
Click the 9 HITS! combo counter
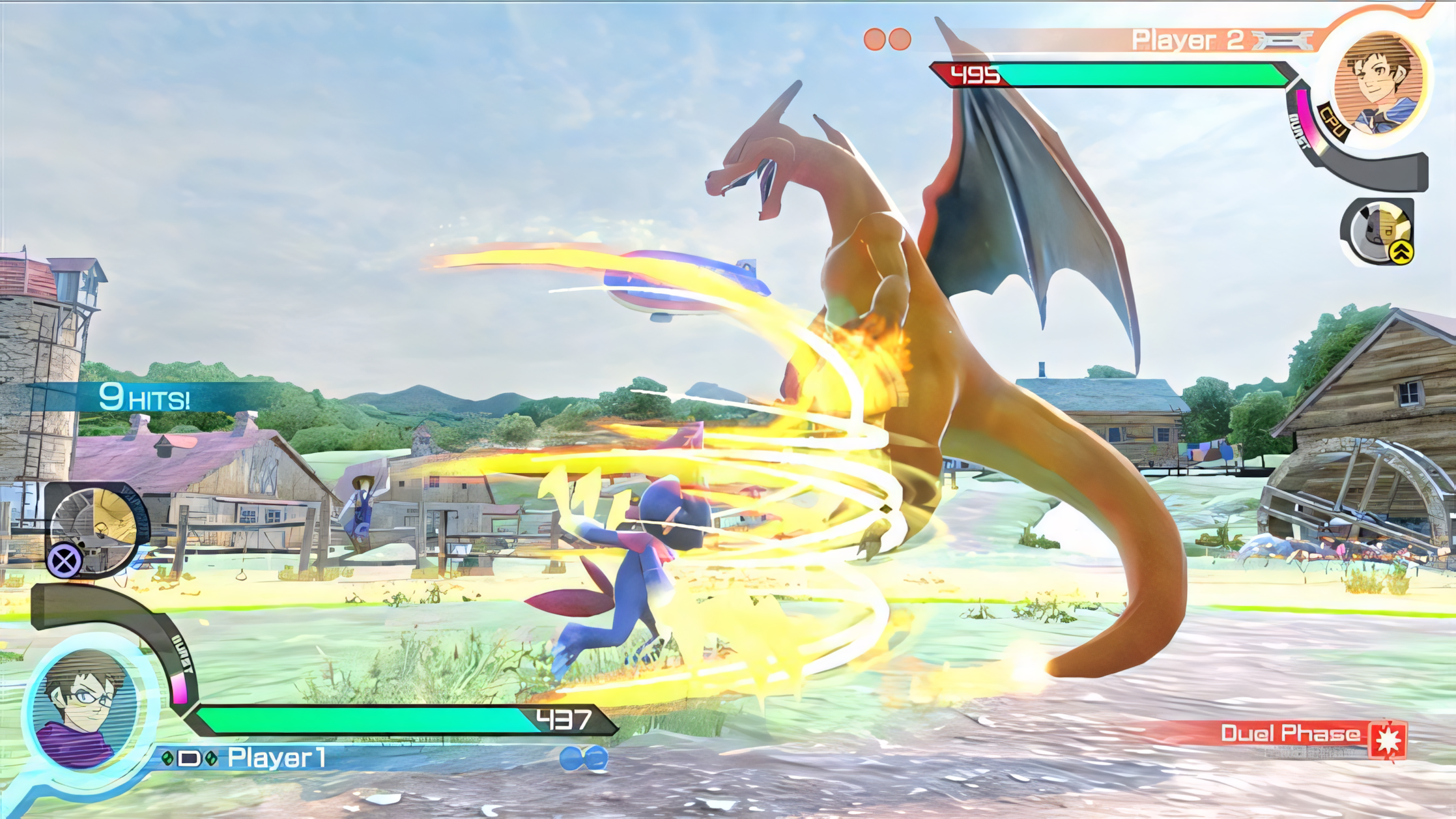[x=145, y=398]
